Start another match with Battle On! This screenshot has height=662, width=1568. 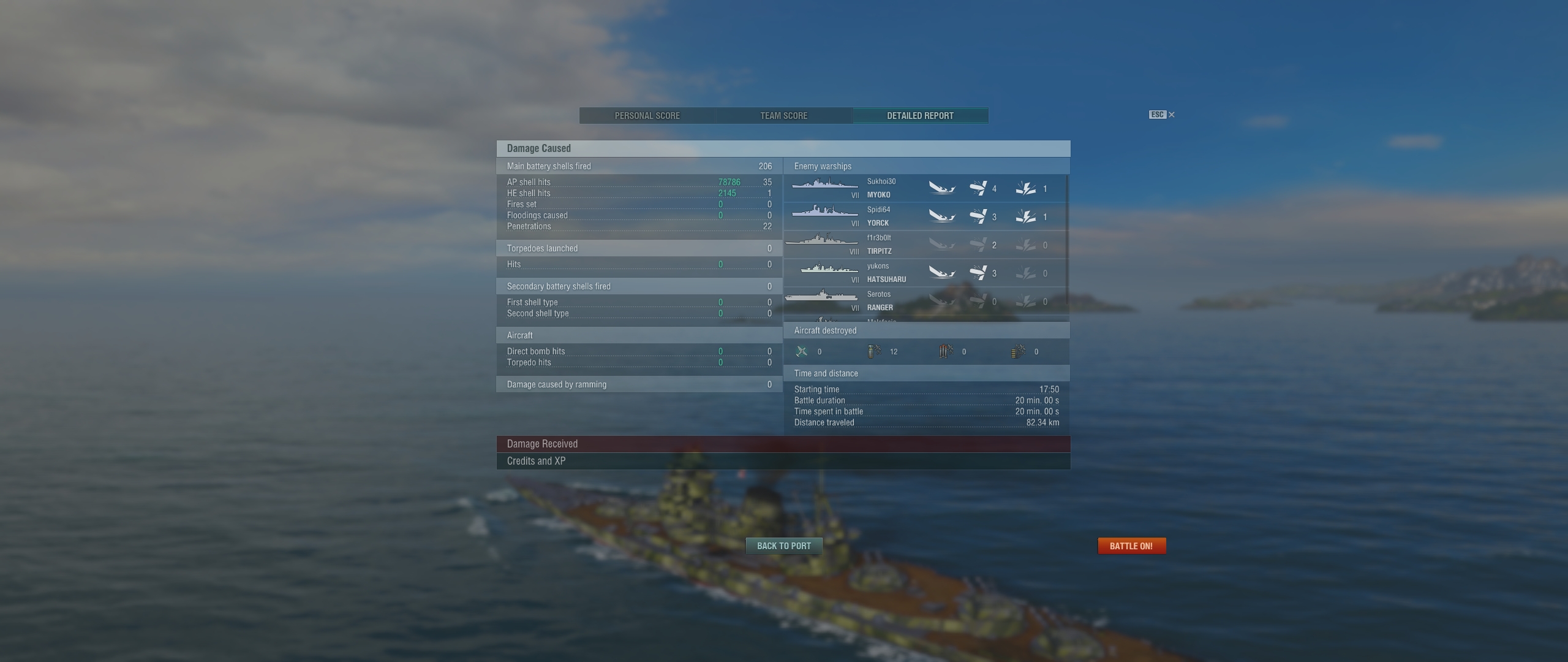click(x=1131, y=546)
